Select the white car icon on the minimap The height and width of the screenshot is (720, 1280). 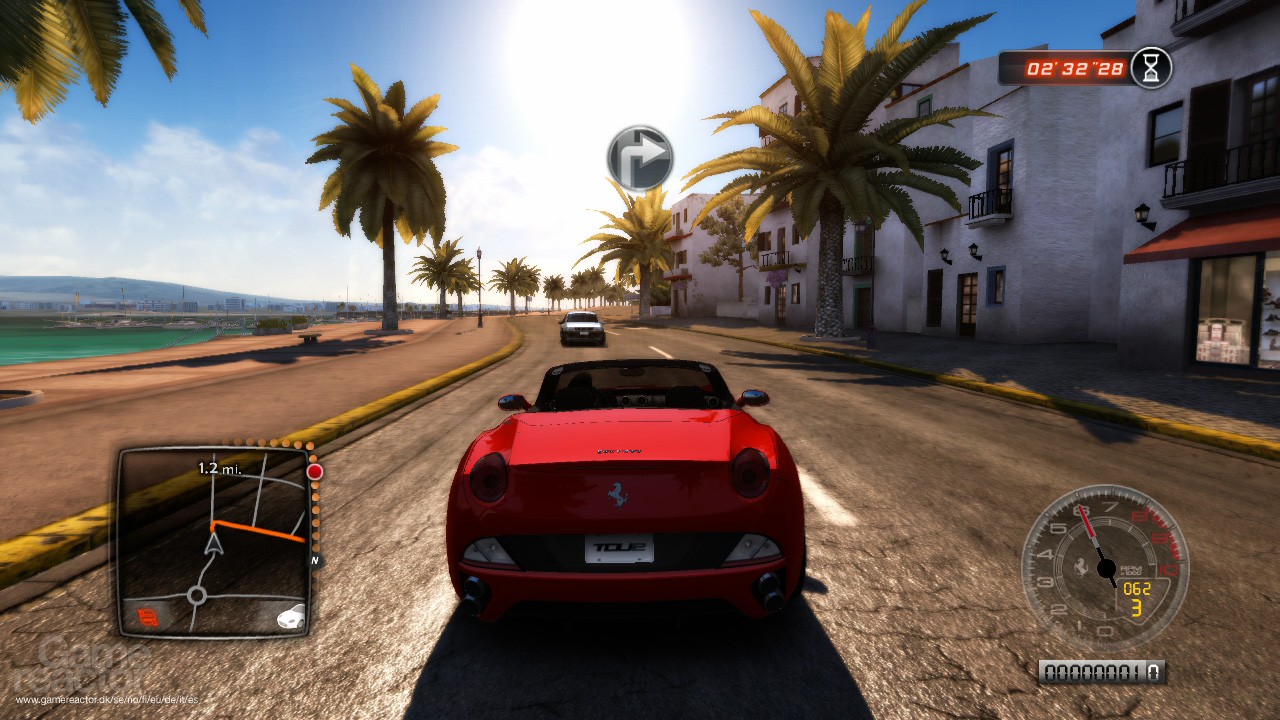pyautogui.click(x=291, y=615)
